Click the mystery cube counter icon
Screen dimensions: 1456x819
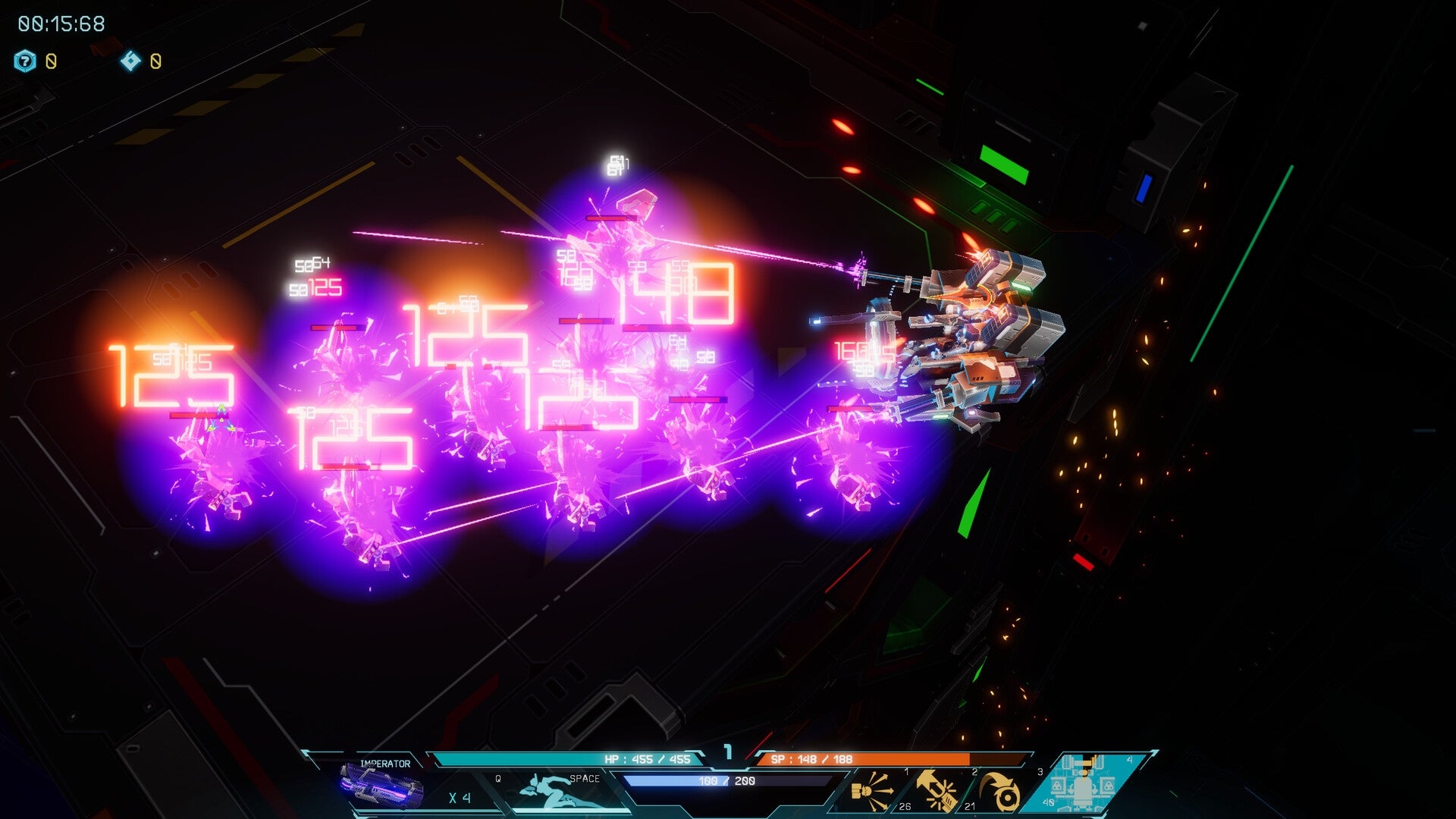click(24, 61)
